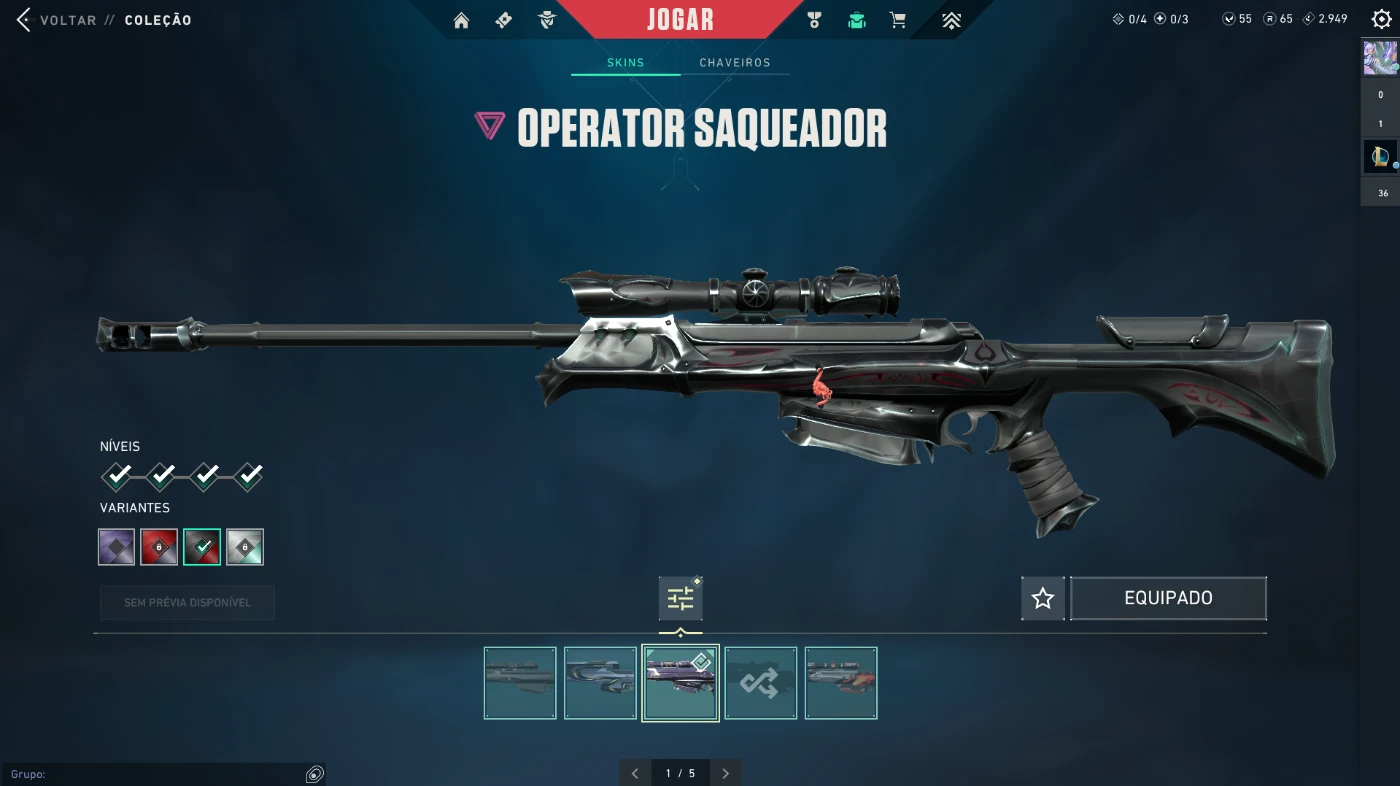Click the Equipado button
This screenshot has width=1400, height=786.
coord(1168,598)
